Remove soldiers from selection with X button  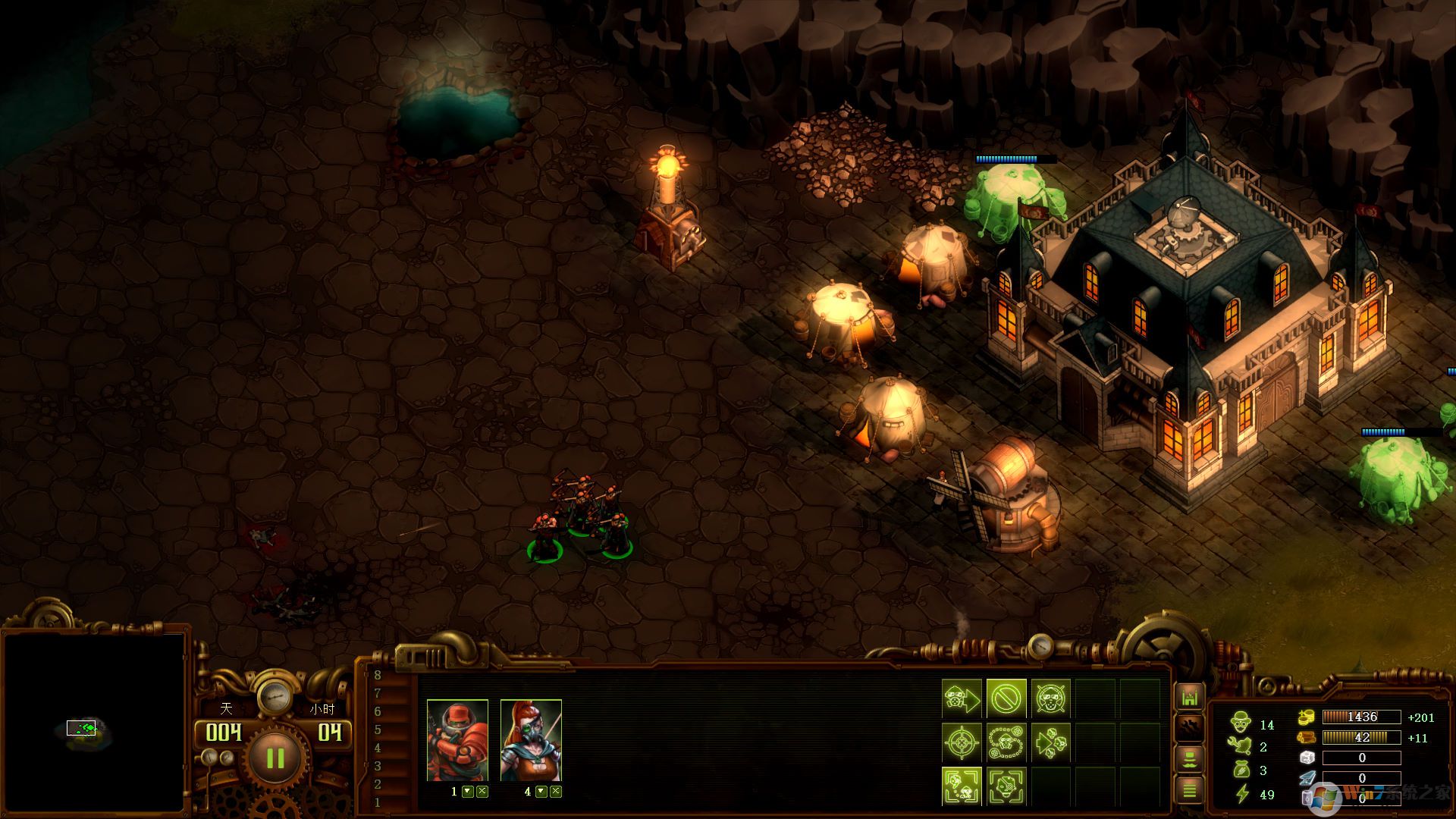point(482,792)
